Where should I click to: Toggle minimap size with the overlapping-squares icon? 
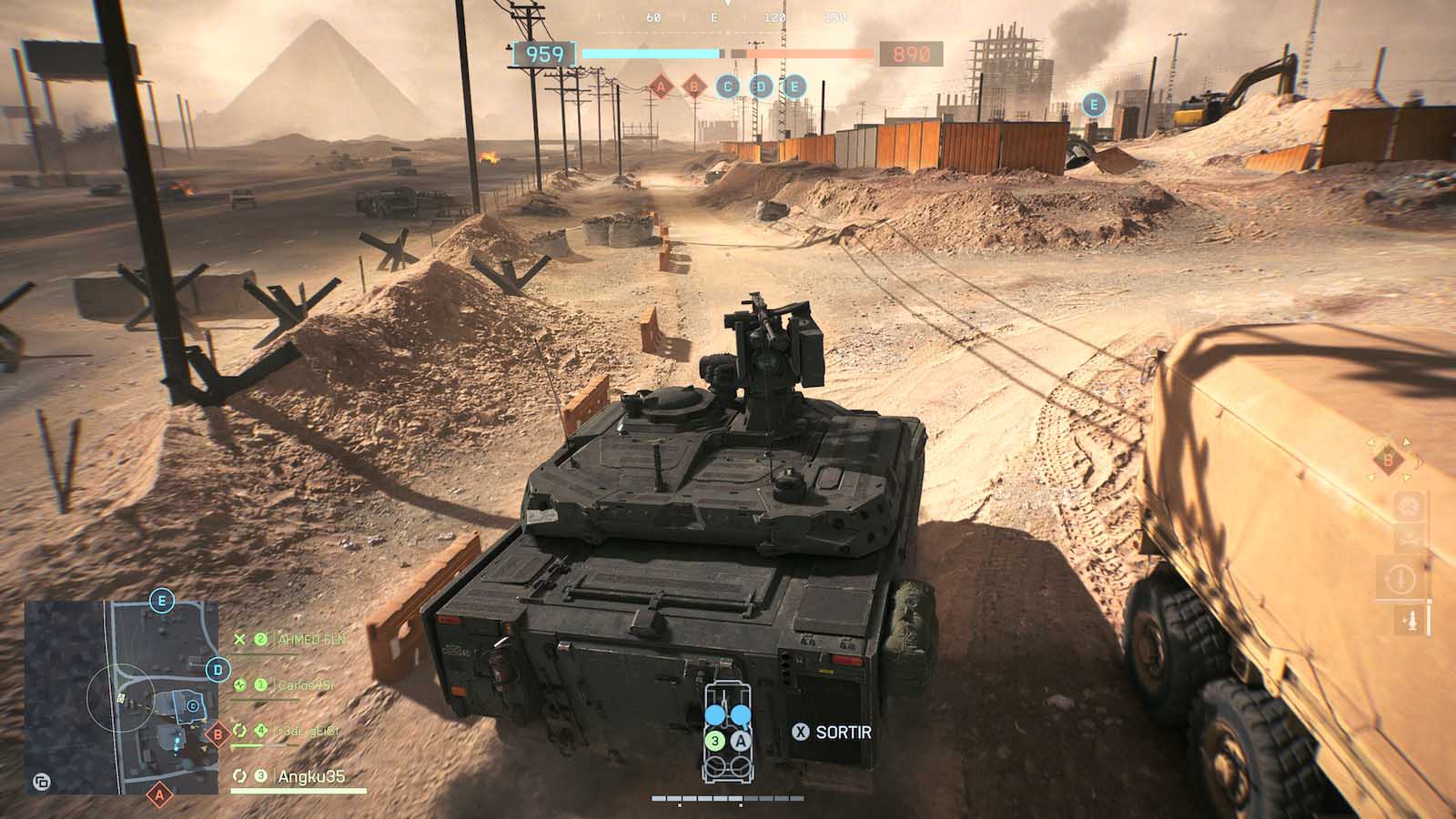point(42,782)
